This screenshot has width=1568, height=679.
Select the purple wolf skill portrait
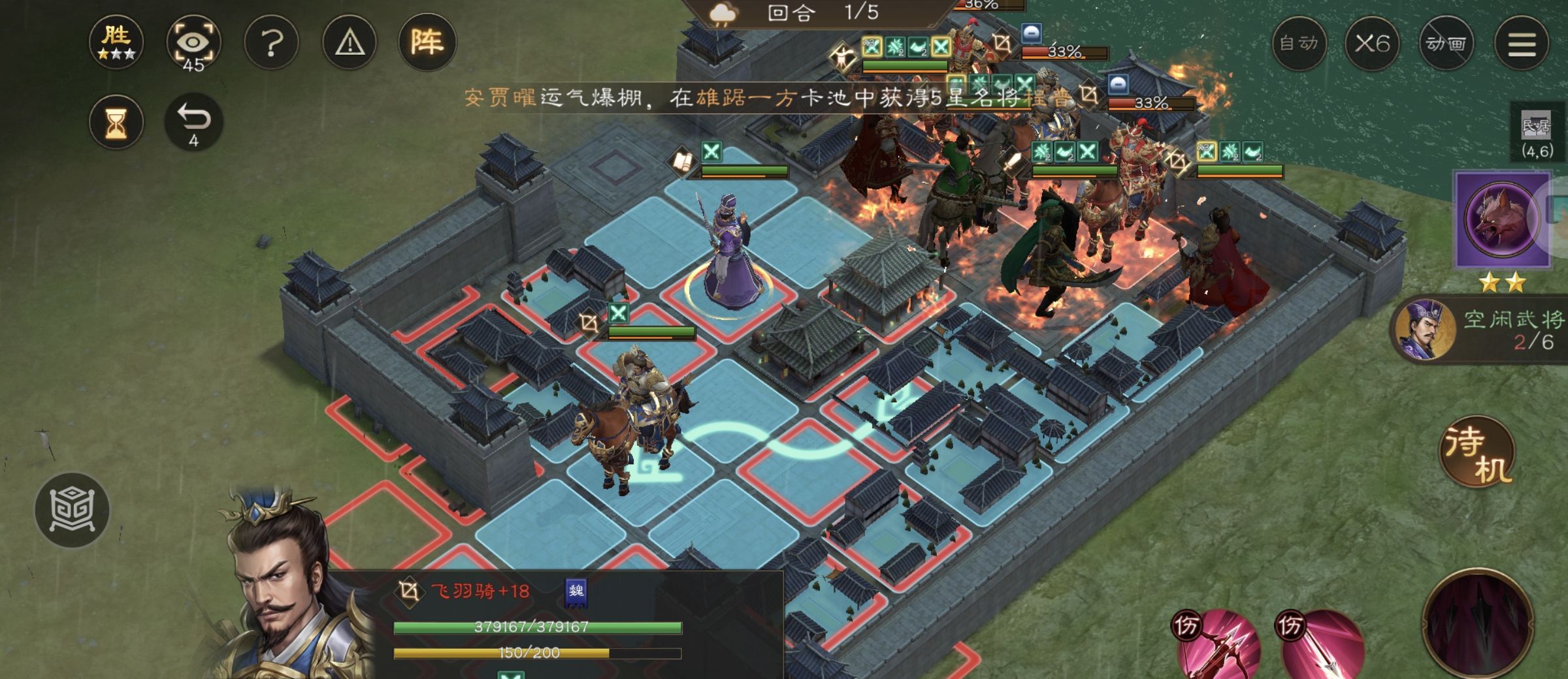click(1501, 219)
